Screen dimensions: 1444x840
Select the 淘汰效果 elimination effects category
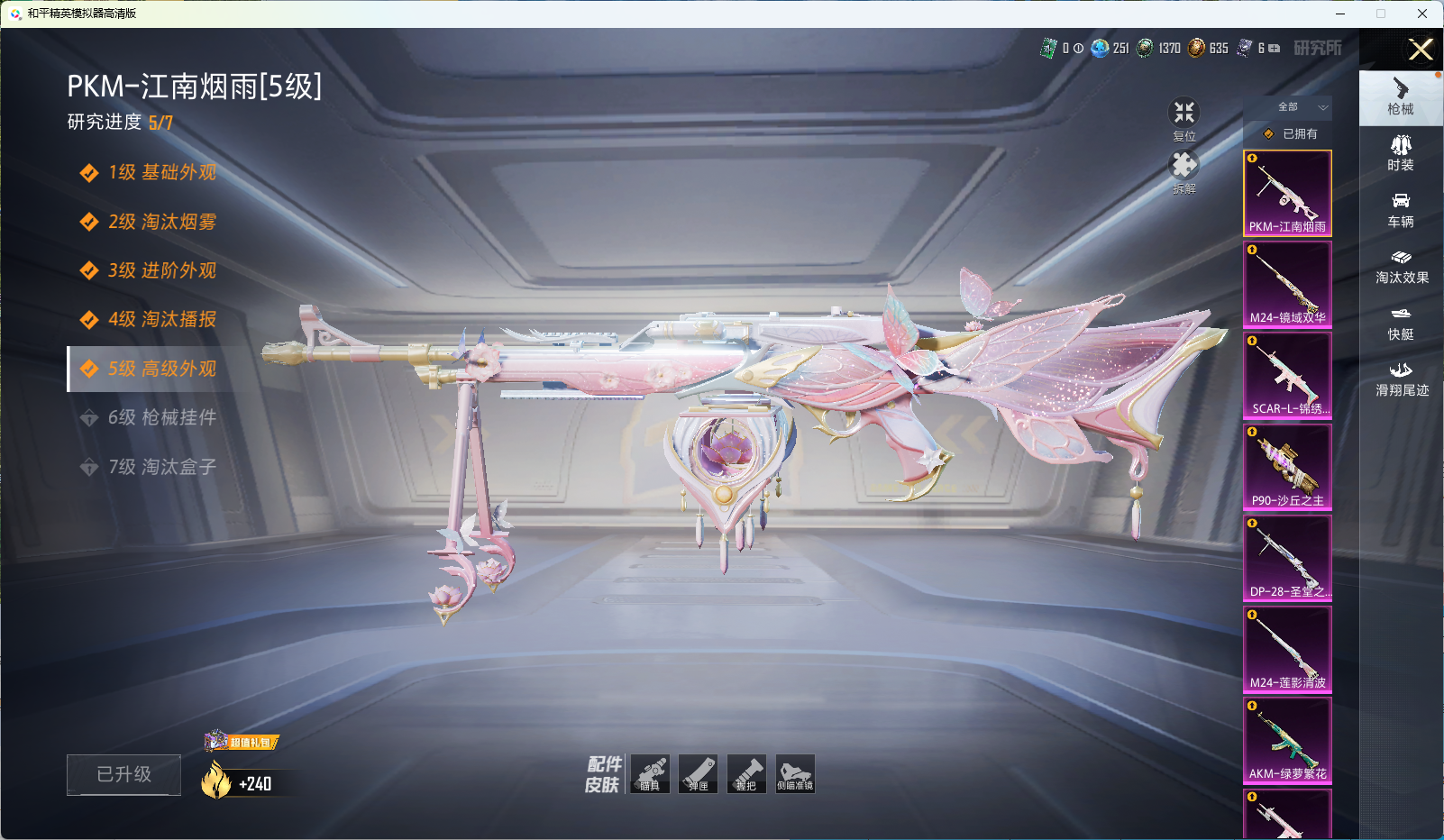point(1402,266)
